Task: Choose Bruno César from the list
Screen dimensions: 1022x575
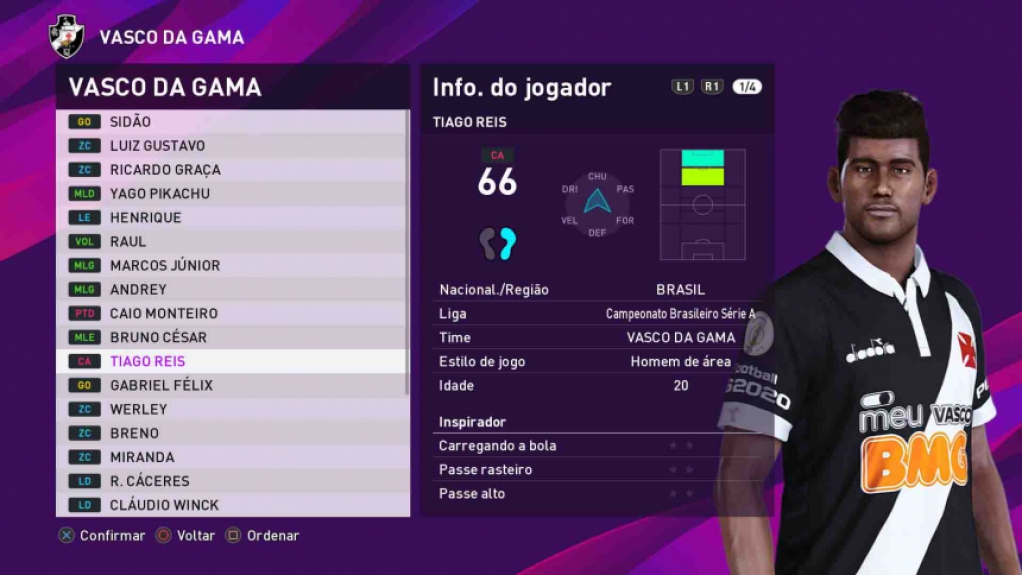Action: pos(232,338)
